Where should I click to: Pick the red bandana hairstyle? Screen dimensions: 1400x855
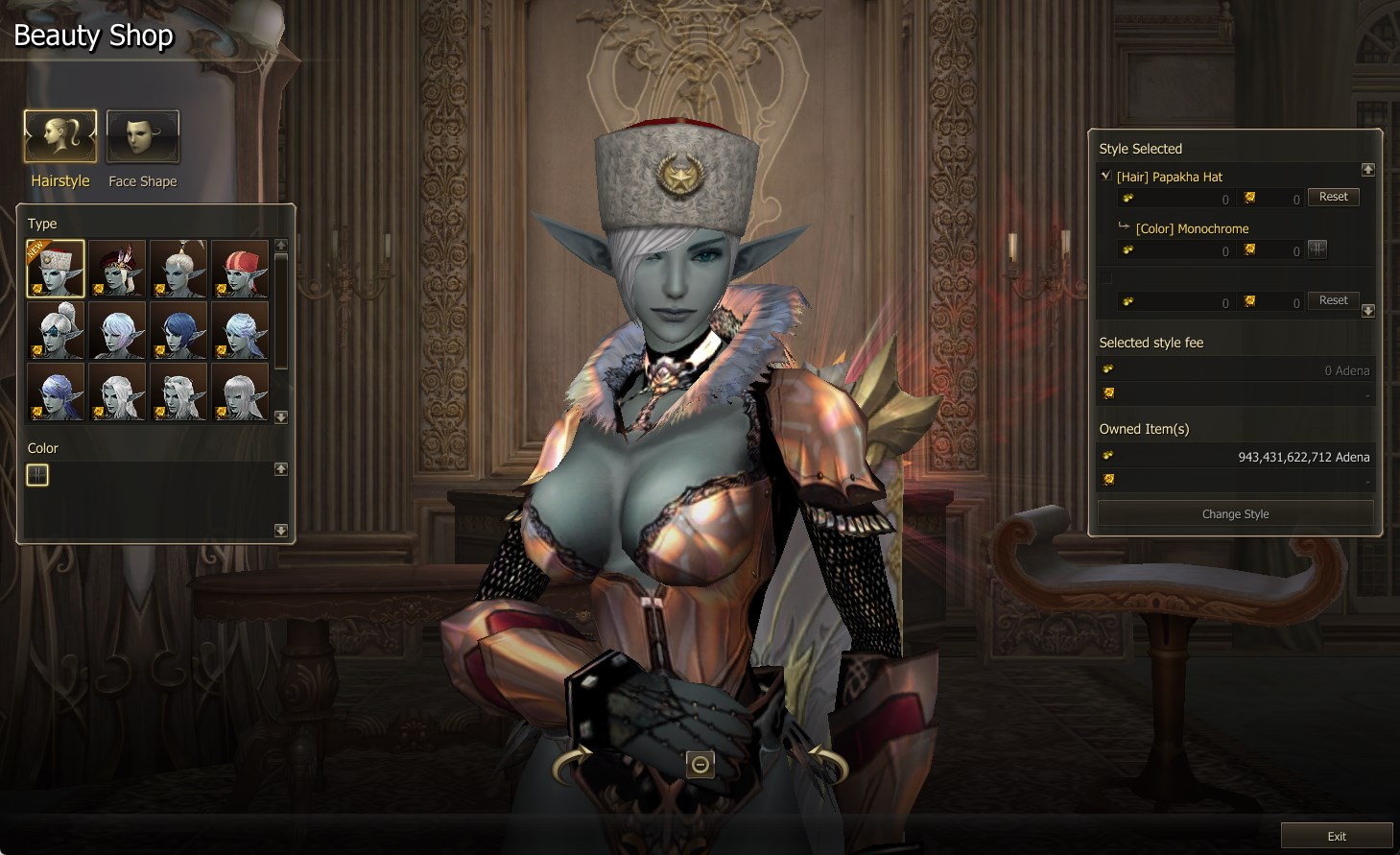click(240, 269)
